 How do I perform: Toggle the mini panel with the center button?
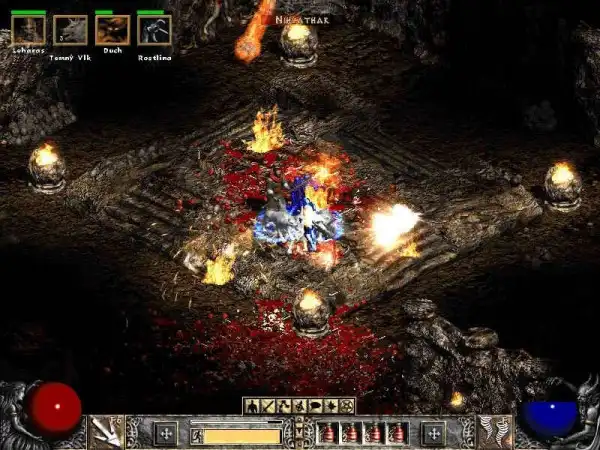pos(299,432)
